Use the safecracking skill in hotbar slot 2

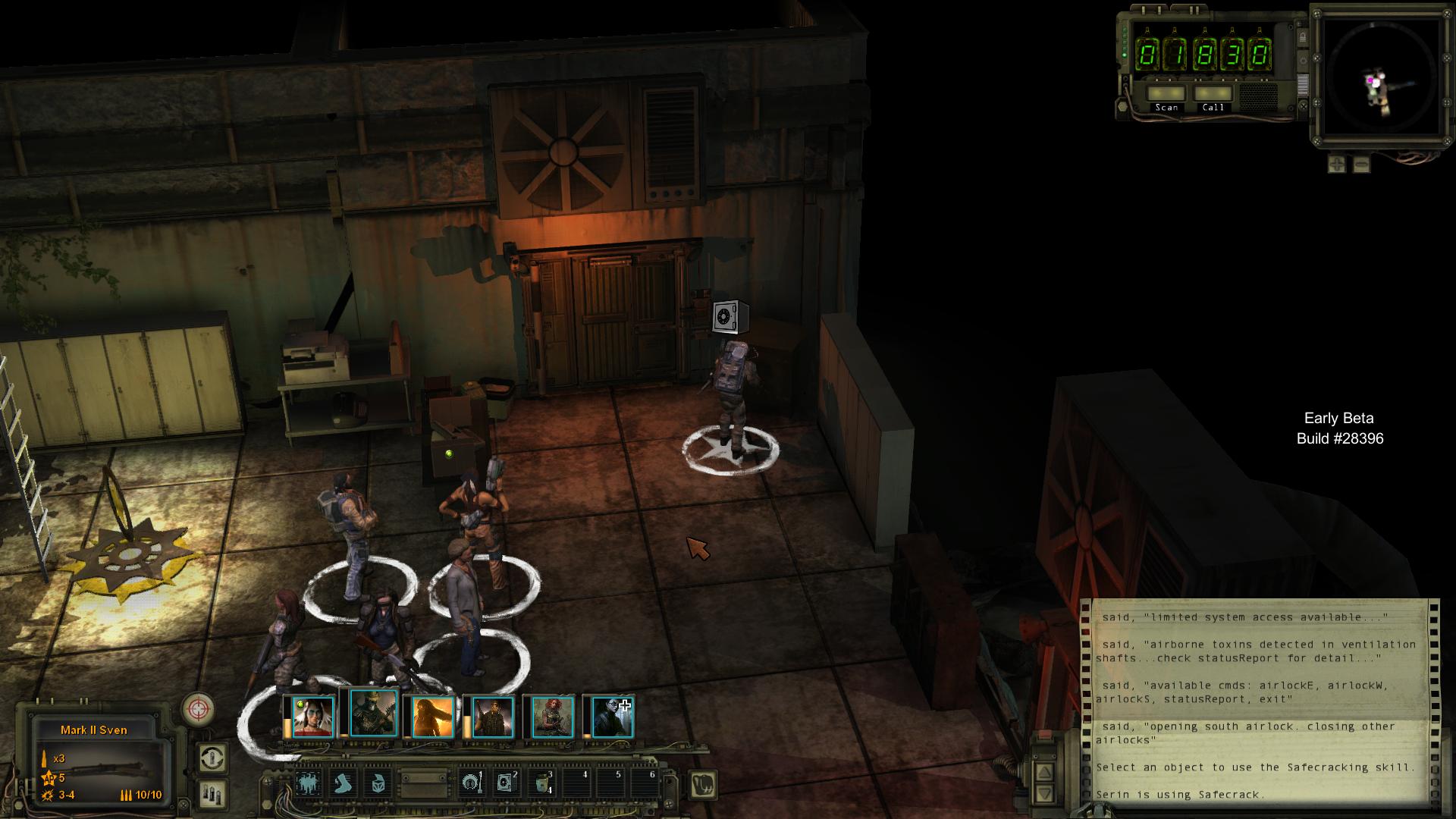(506, 783)
